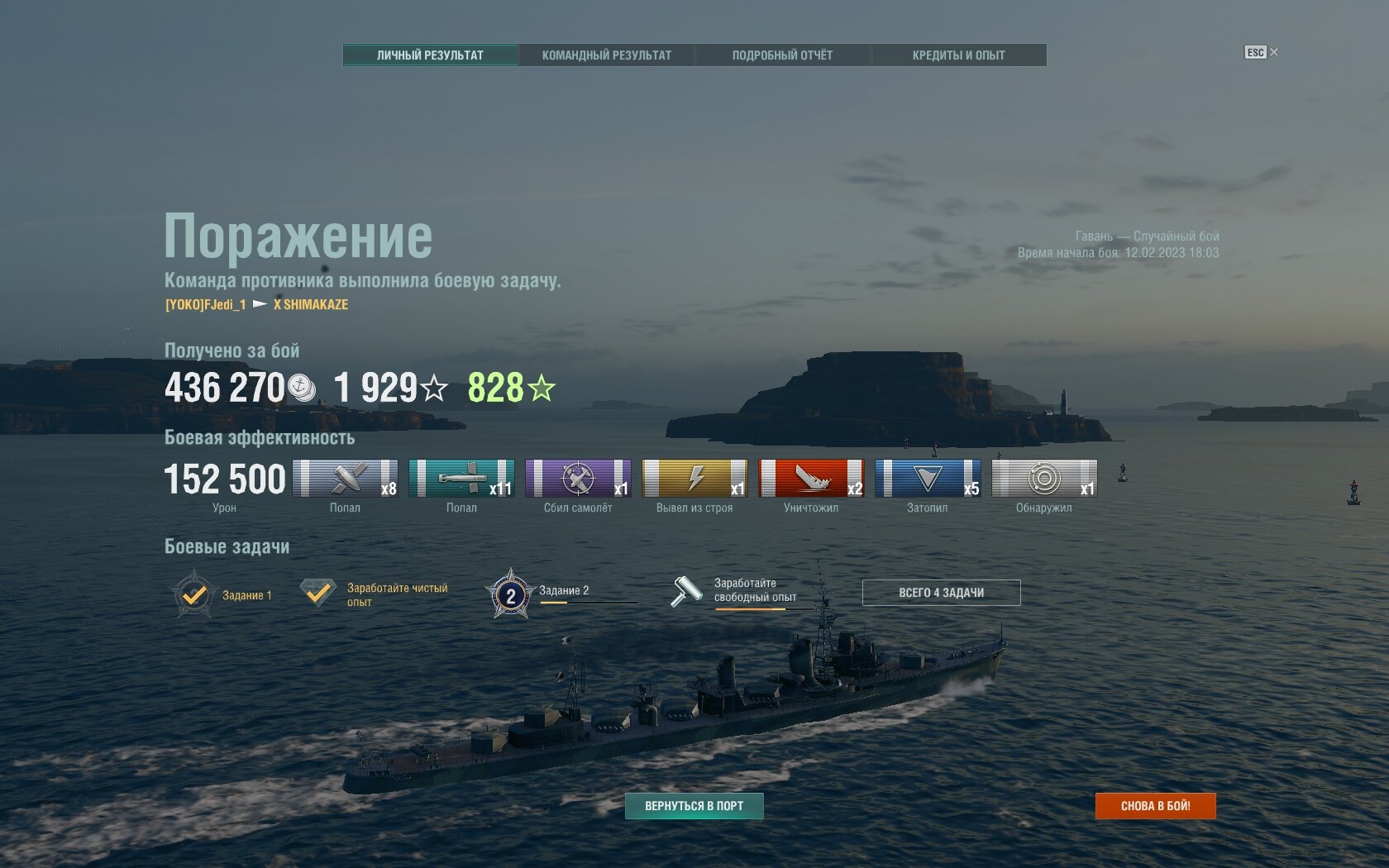Viewport: 1389px width, 868px height.
Task: View the Задание 2 mission badge
Action: [511, 594]
